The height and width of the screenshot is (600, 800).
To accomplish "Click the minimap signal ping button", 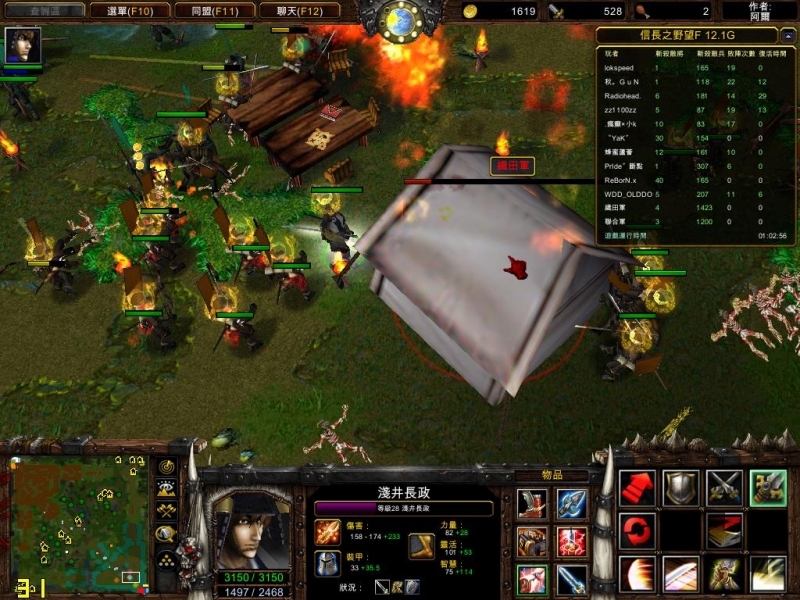I will (165, 467).
